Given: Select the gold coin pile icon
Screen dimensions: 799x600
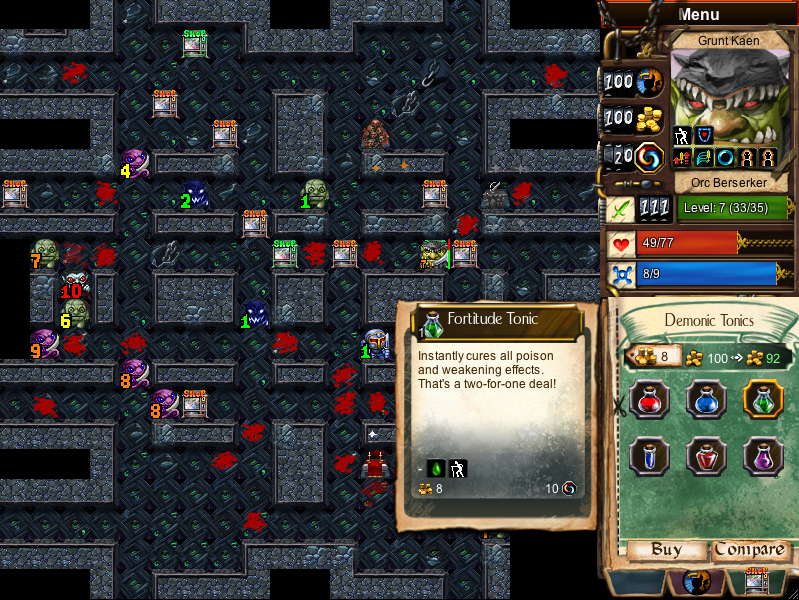Looking at the screenshot, I should click(x=649, y=116).
